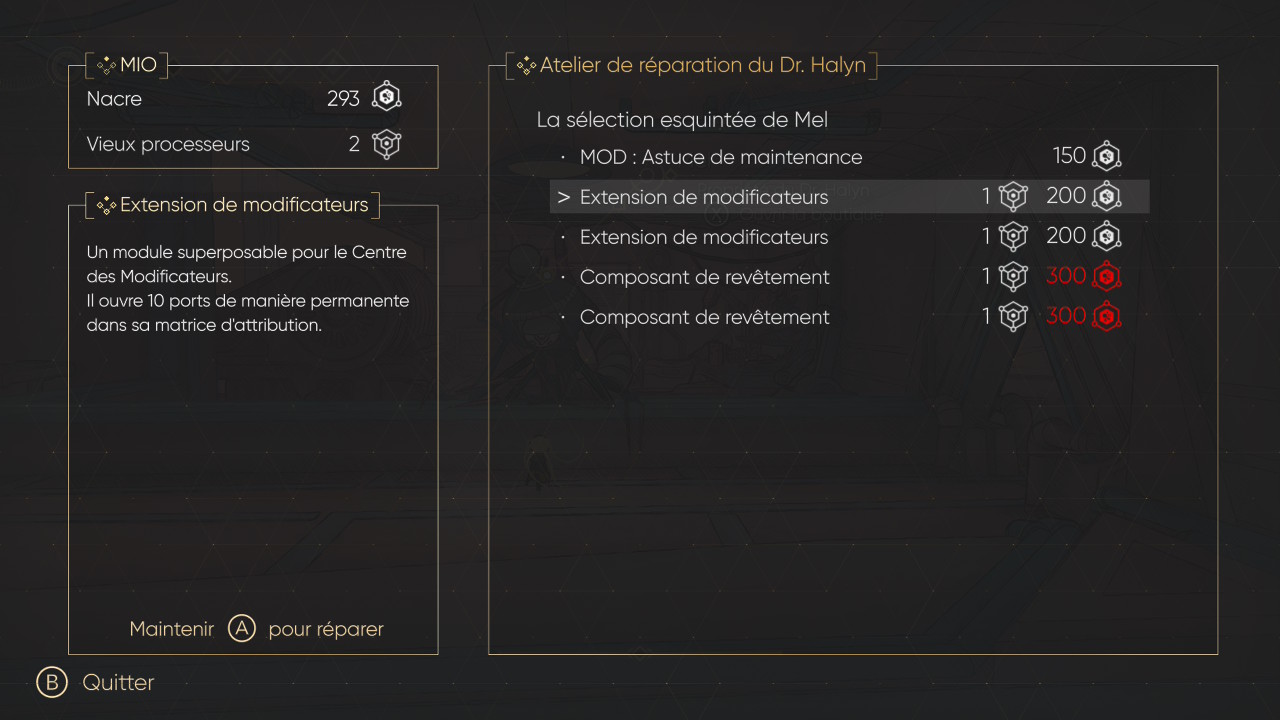1280x720 pixels.
Task: Select the MOD : Astuce de maintenance entry
Action: pos(720,157)
